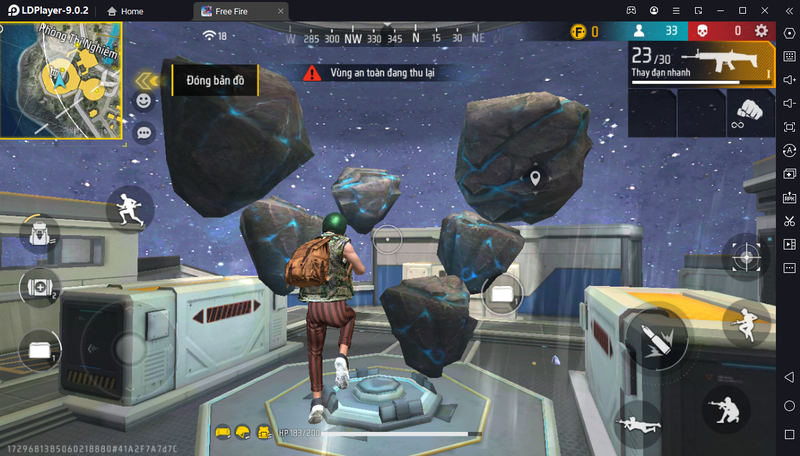Image resolution: width=800 pixels, height=456 pixels.
Task: Toggle the sprint running icon
Action: coord(129,209)
